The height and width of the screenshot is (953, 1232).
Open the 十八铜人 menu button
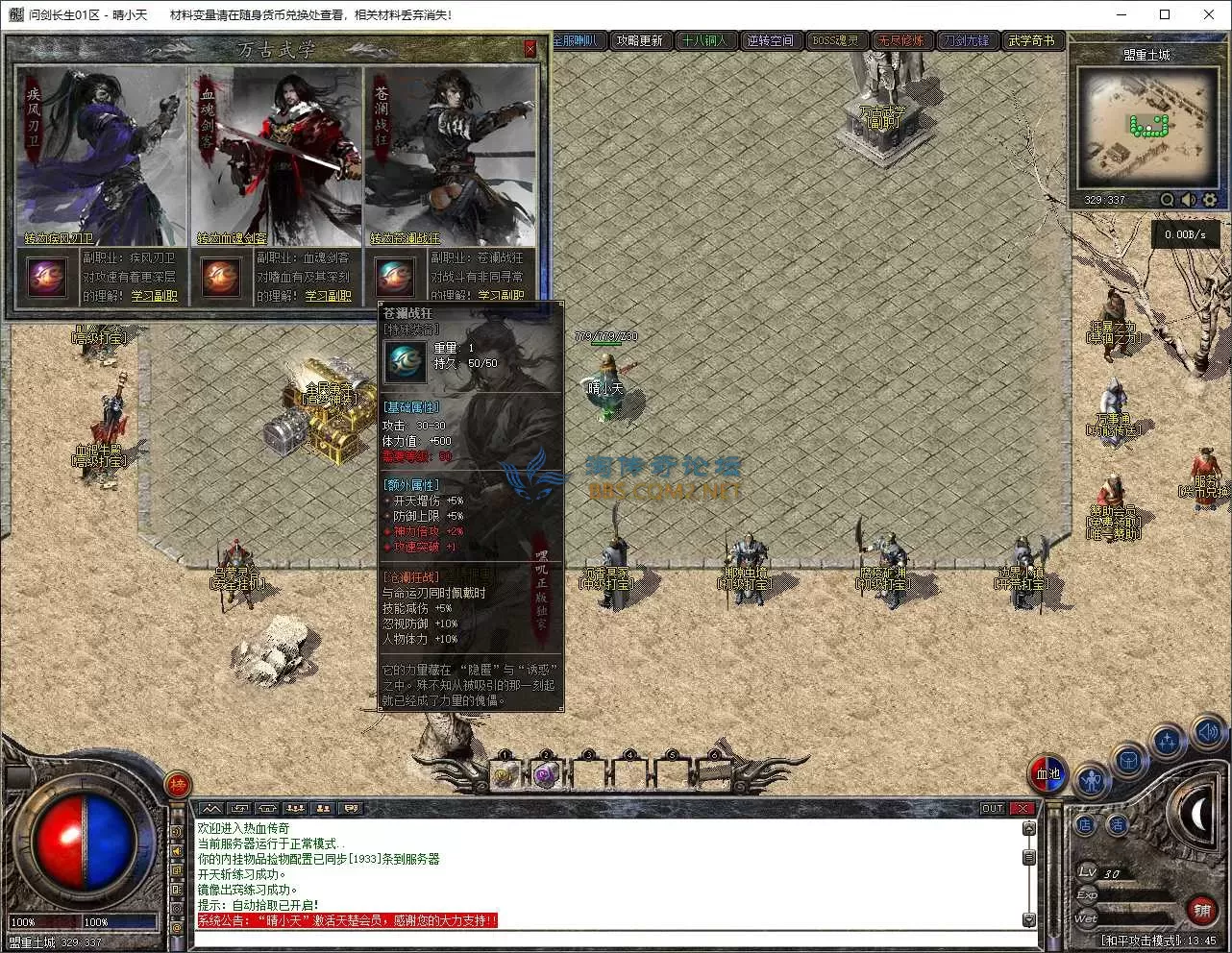704,41
